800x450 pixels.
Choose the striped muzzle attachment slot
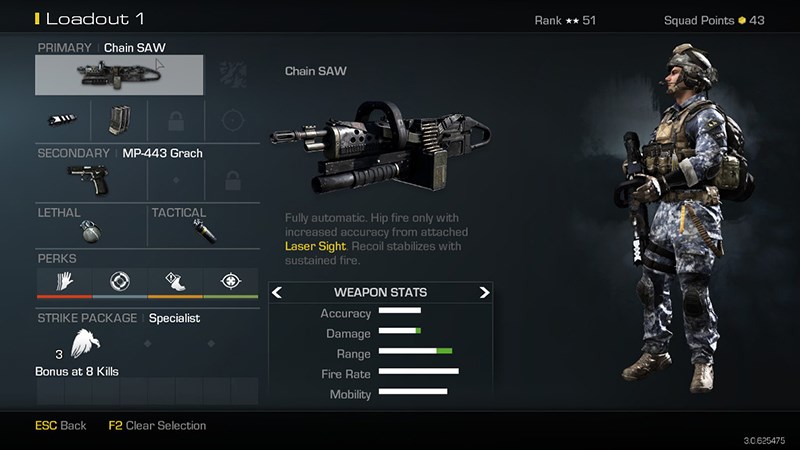tap(63, 121)
